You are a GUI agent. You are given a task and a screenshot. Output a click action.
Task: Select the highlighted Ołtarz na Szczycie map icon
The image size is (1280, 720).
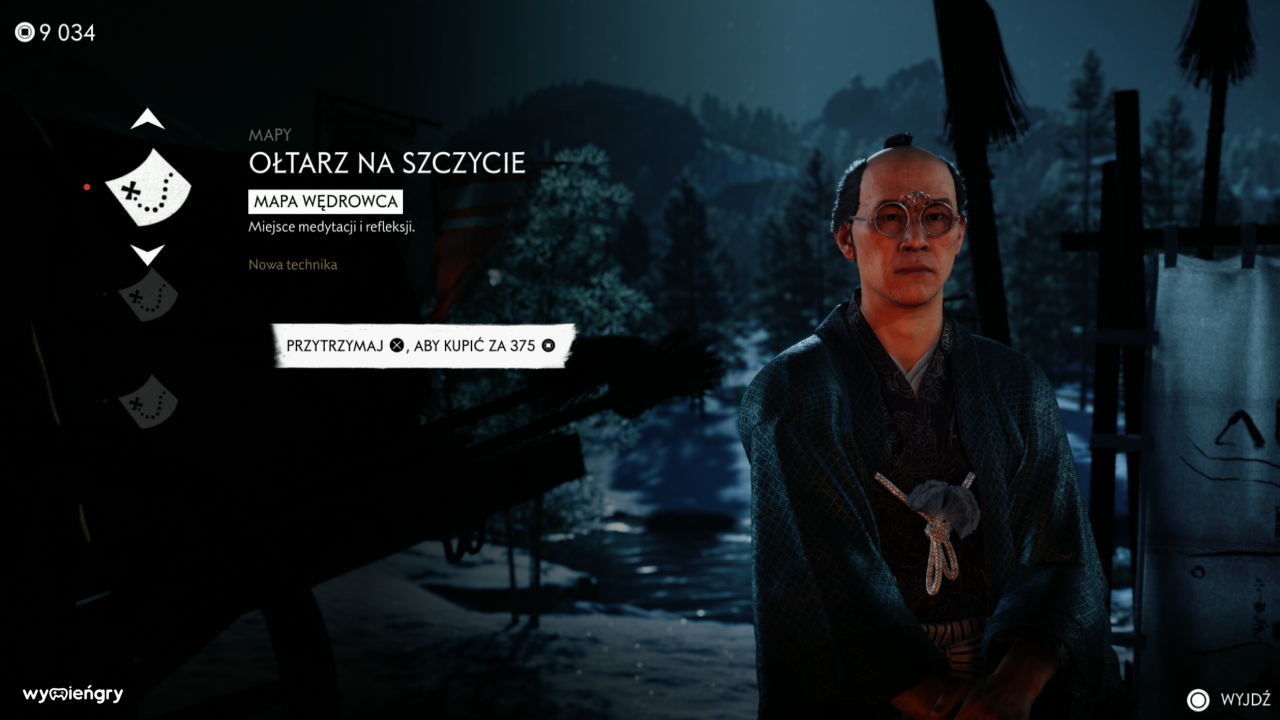click(147, 187)
